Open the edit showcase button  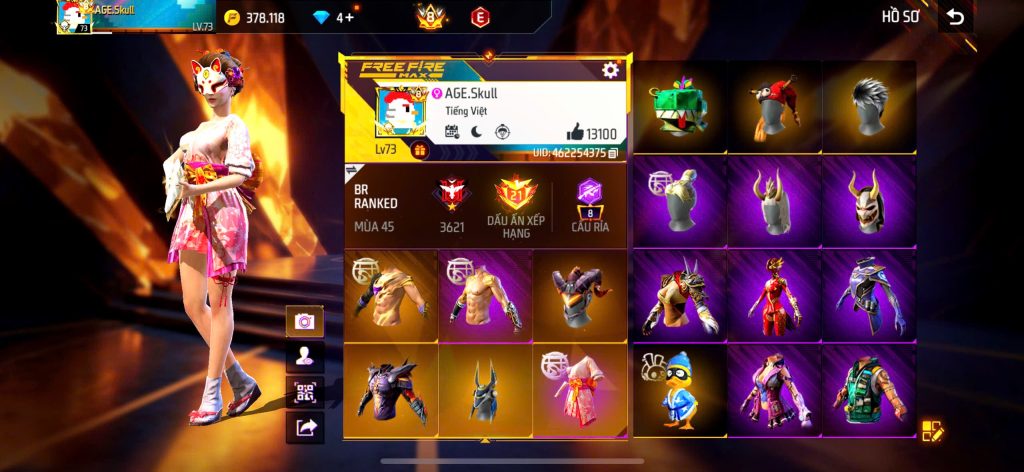click(x=932, y=432)
